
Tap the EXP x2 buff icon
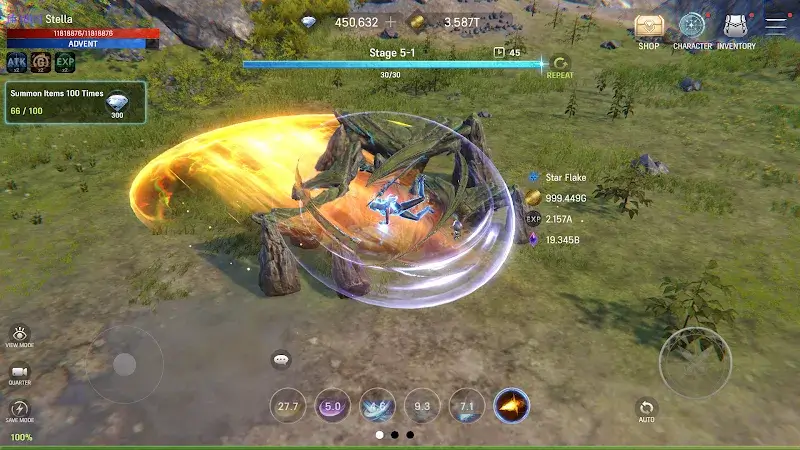66,63
